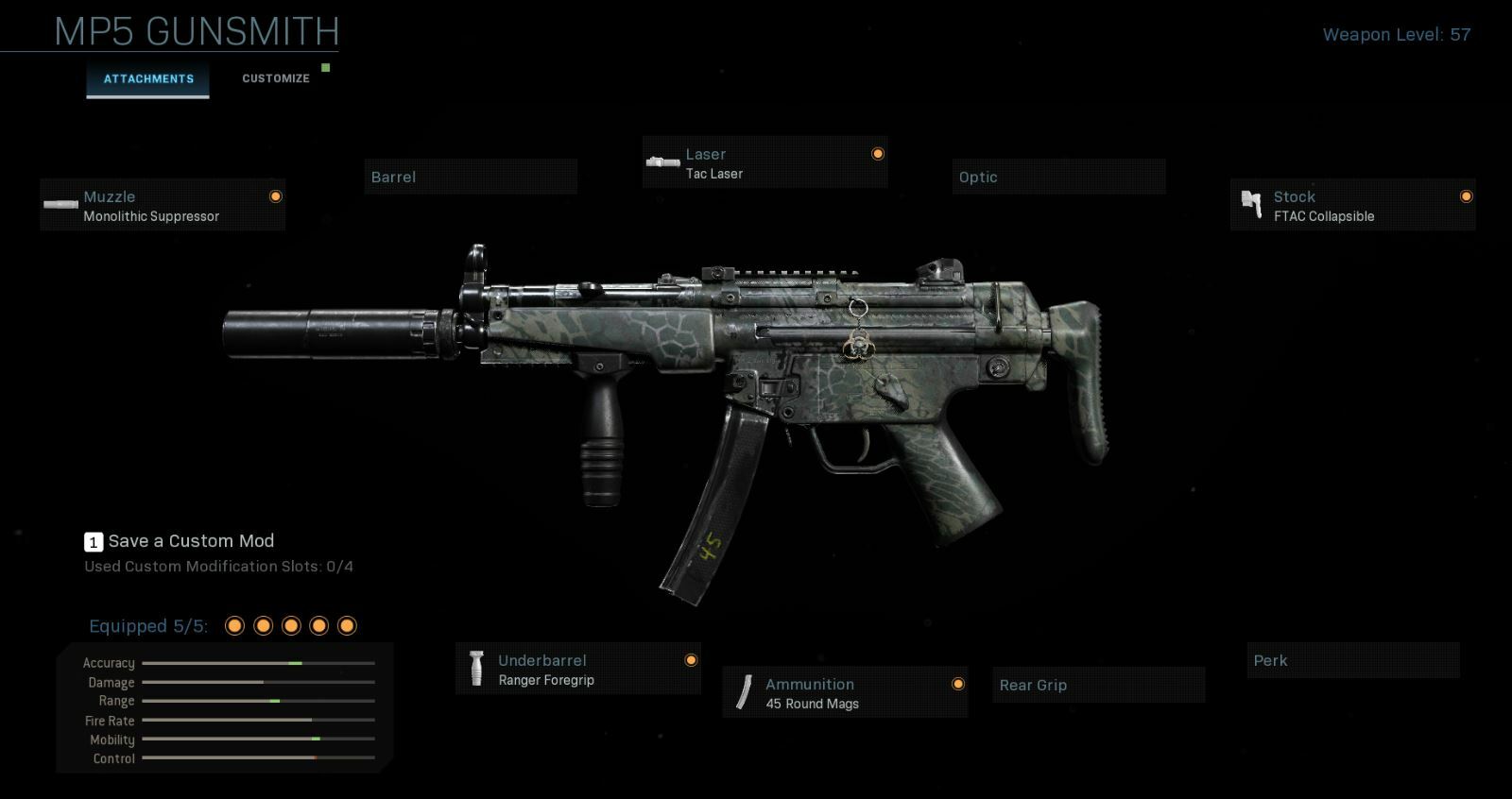1512x799 pixels.
Task: Open the empty Barrel attachment slot
Action: pos(470,177)
